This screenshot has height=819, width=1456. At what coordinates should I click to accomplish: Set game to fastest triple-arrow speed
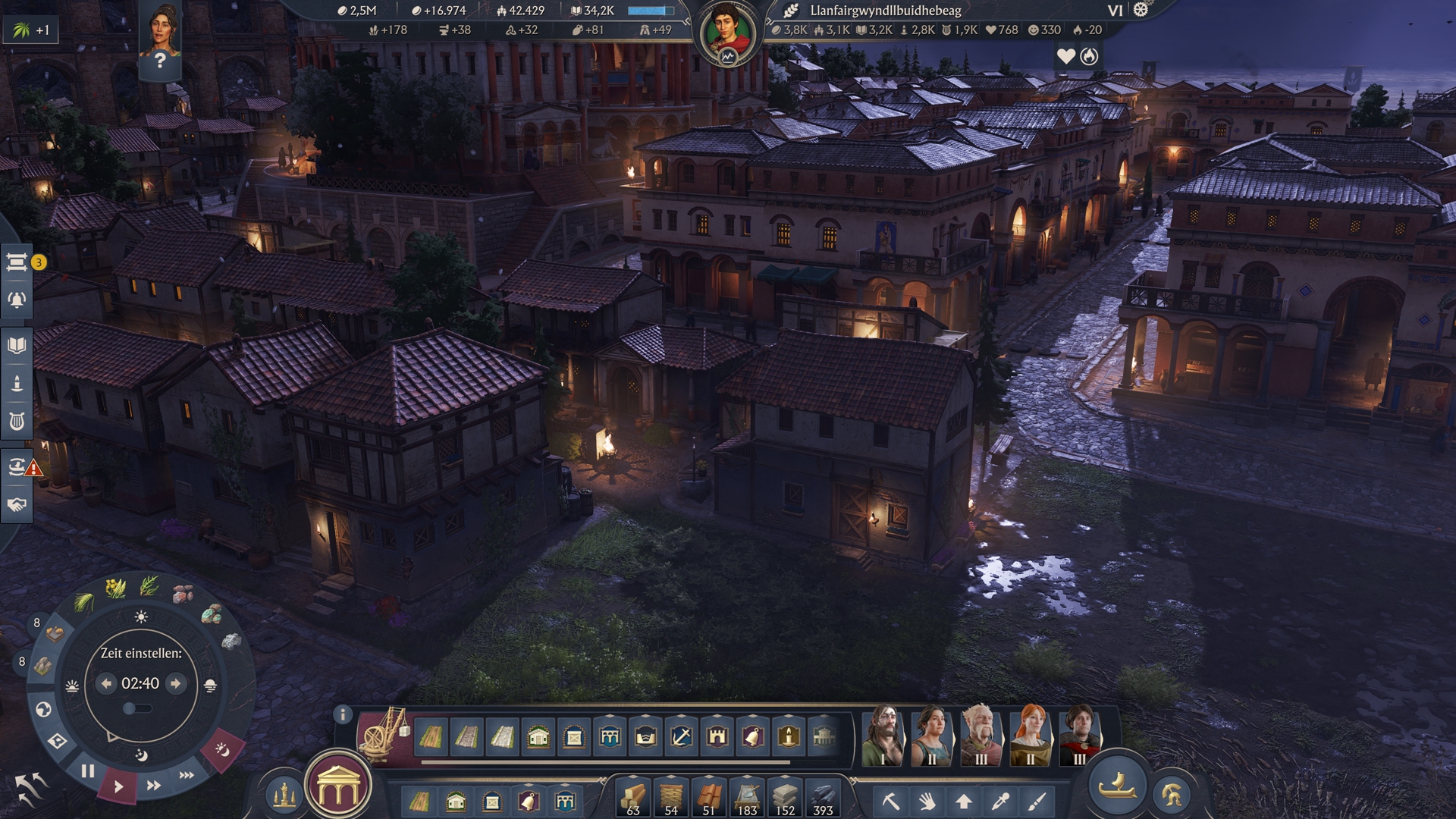[x=187, y=775]
